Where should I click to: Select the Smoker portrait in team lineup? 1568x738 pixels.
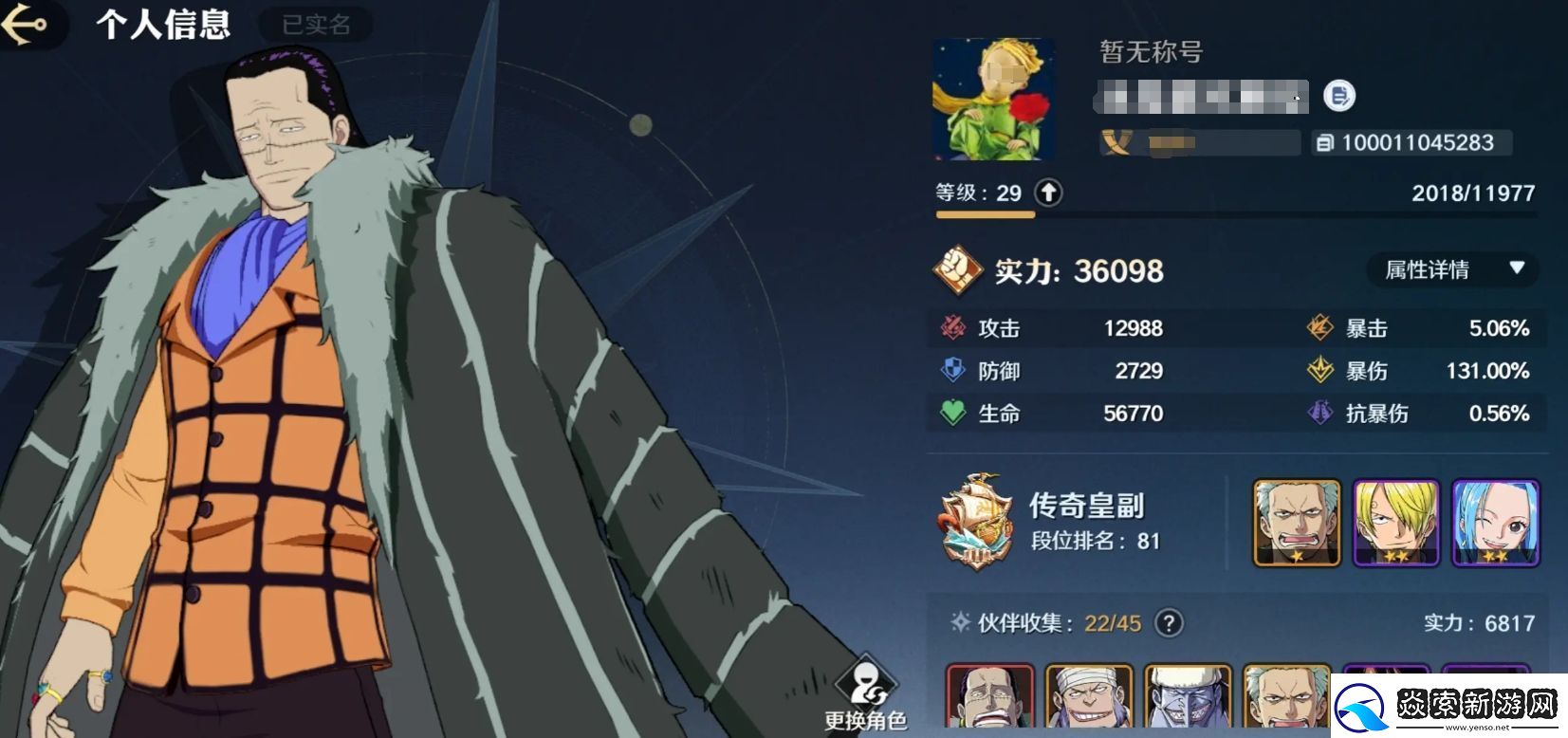pos(1296,523)
